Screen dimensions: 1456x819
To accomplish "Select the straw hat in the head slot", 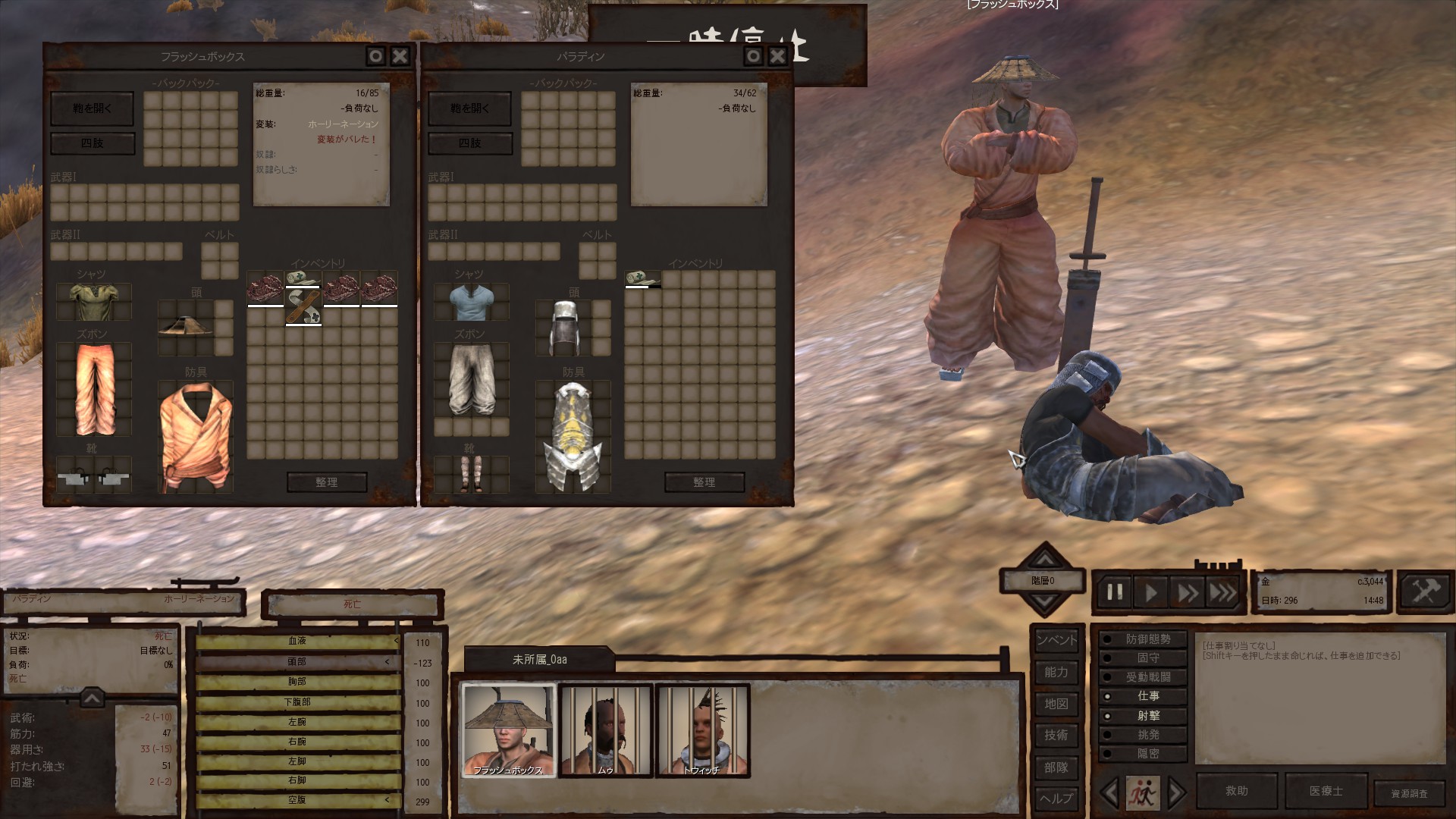I will [186, 326].
